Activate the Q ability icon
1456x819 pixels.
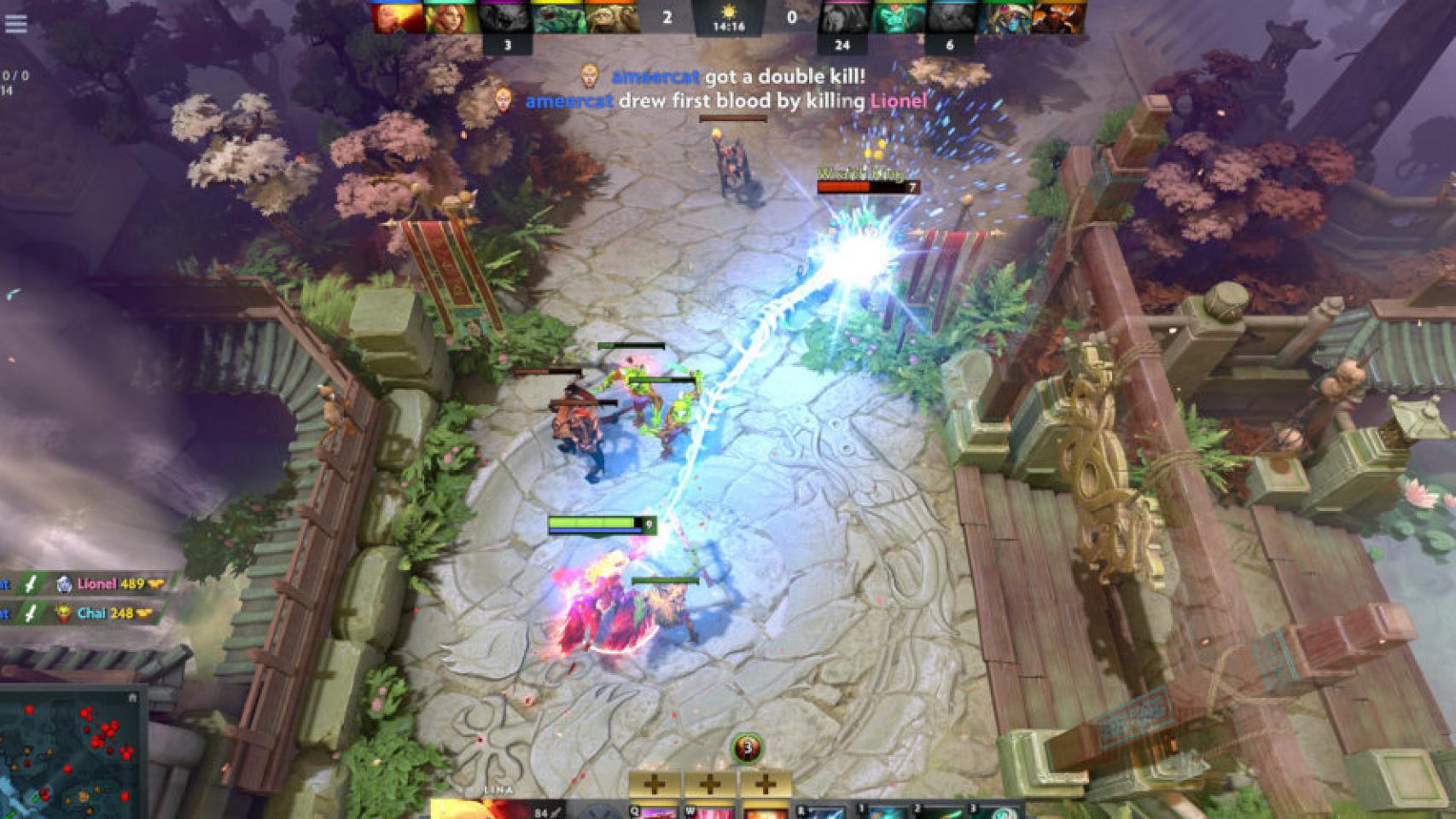coord(655,810)
